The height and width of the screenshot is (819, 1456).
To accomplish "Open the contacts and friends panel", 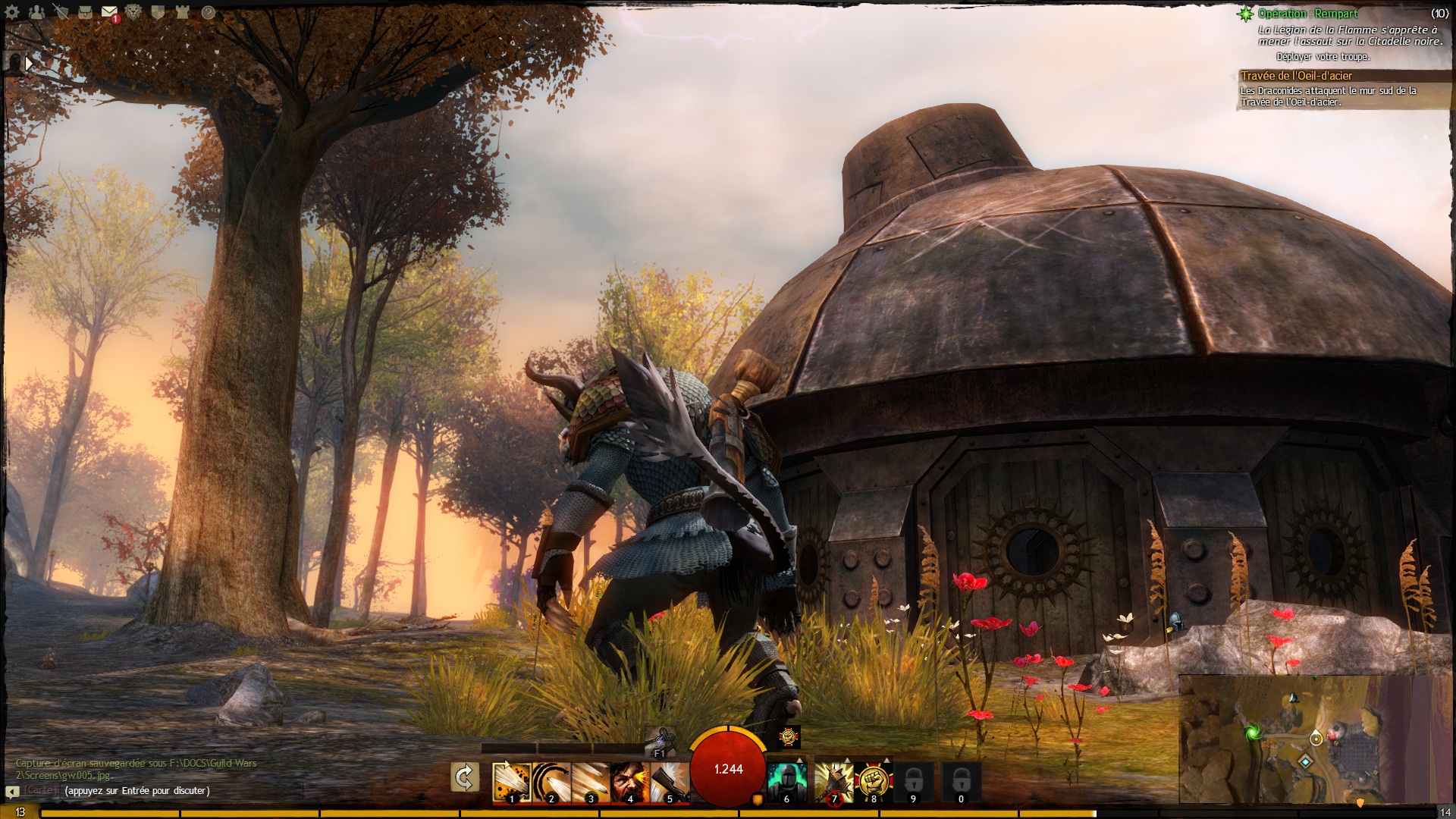I will click(36, 12).
